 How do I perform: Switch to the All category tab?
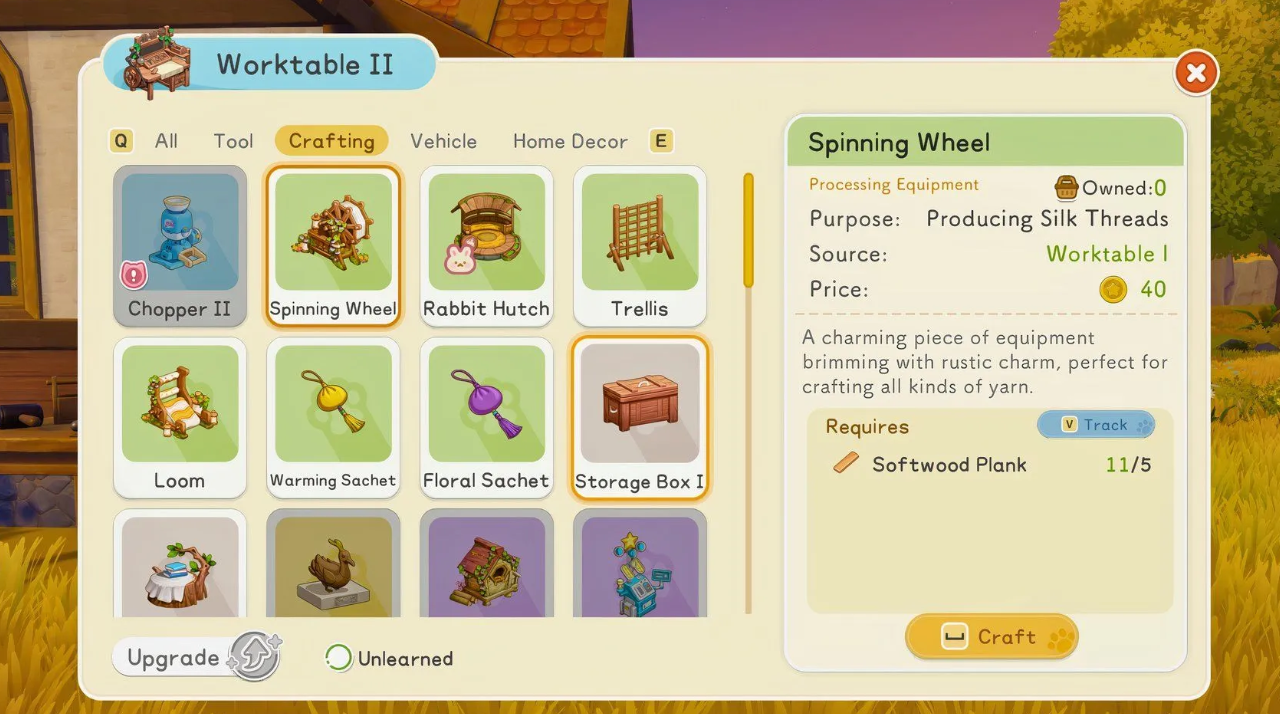coord(166,141)
